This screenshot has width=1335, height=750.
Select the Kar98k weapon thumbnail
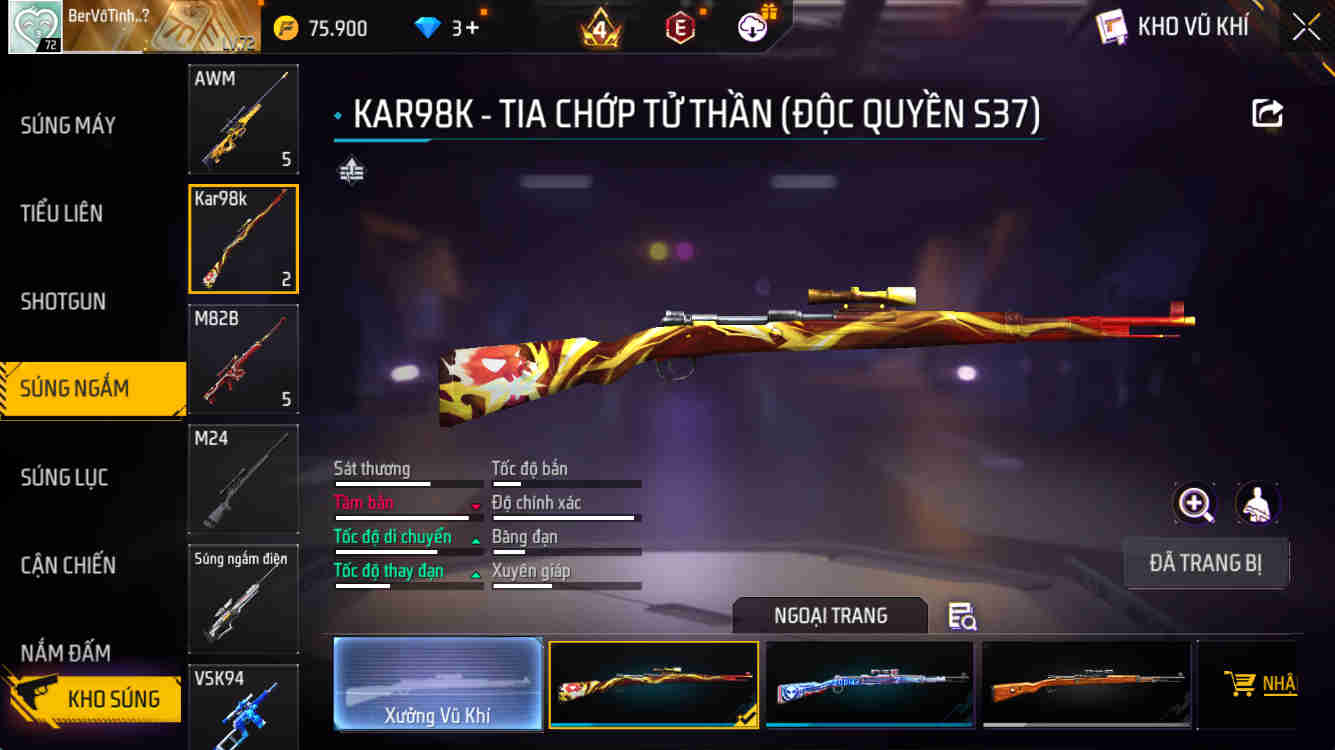tap(243, 238)
